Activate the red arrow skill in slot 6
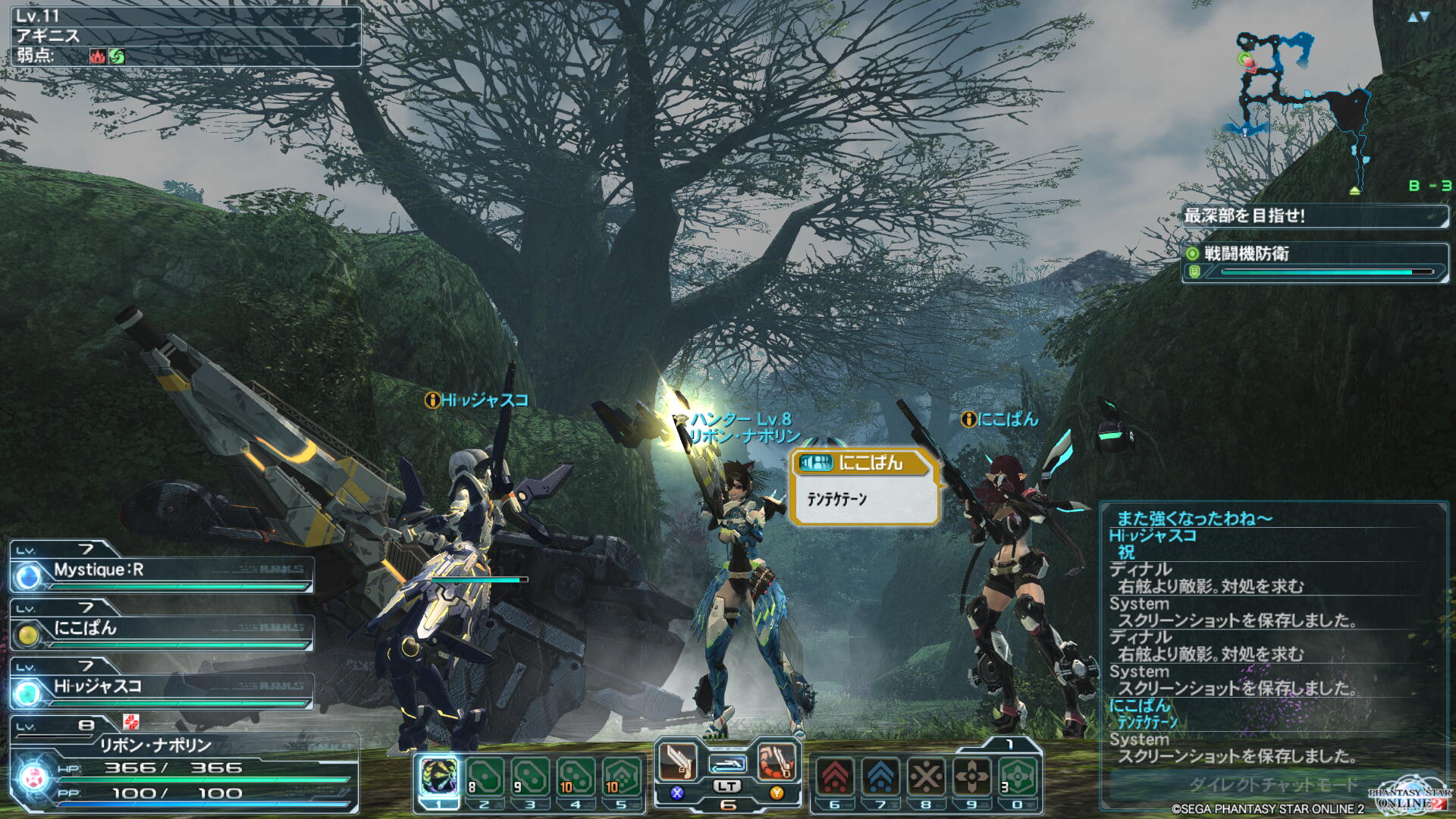This screenshot has width=1456, height=819. tap(835, 776)
